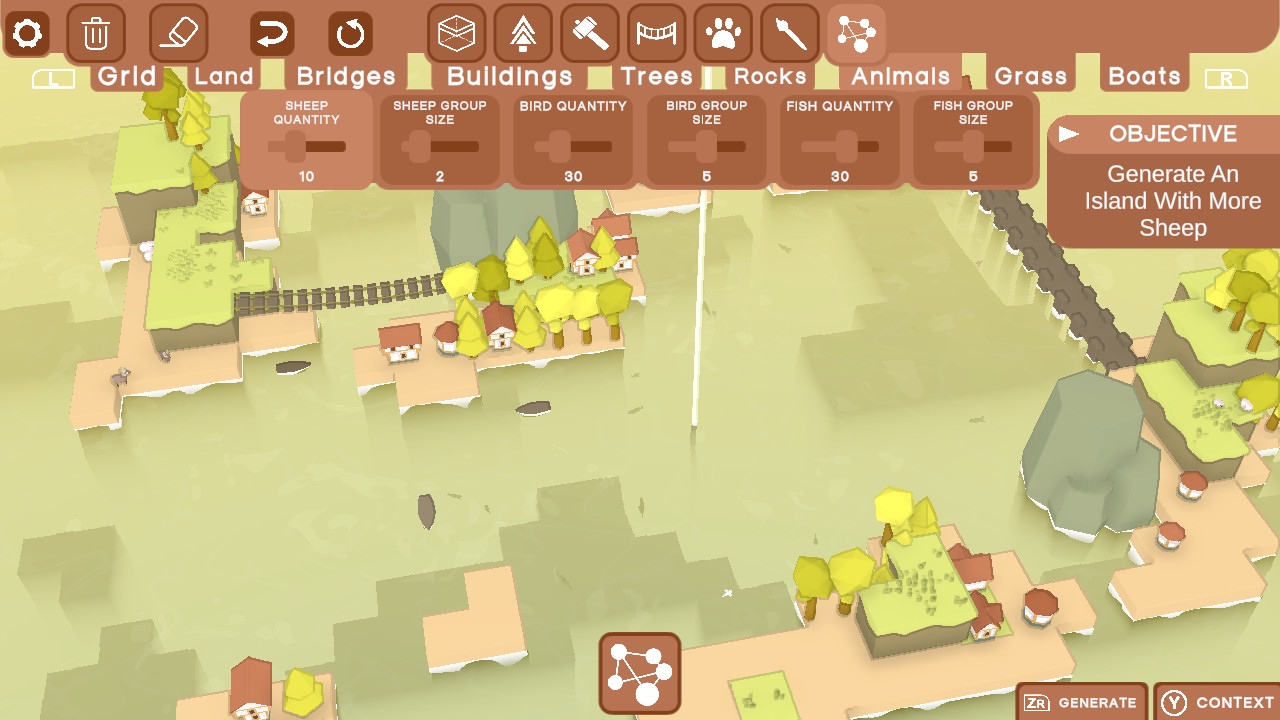1280x720 pixels.
Task: Select the rope bridge tool icon
Action: [x=655, y=32]
